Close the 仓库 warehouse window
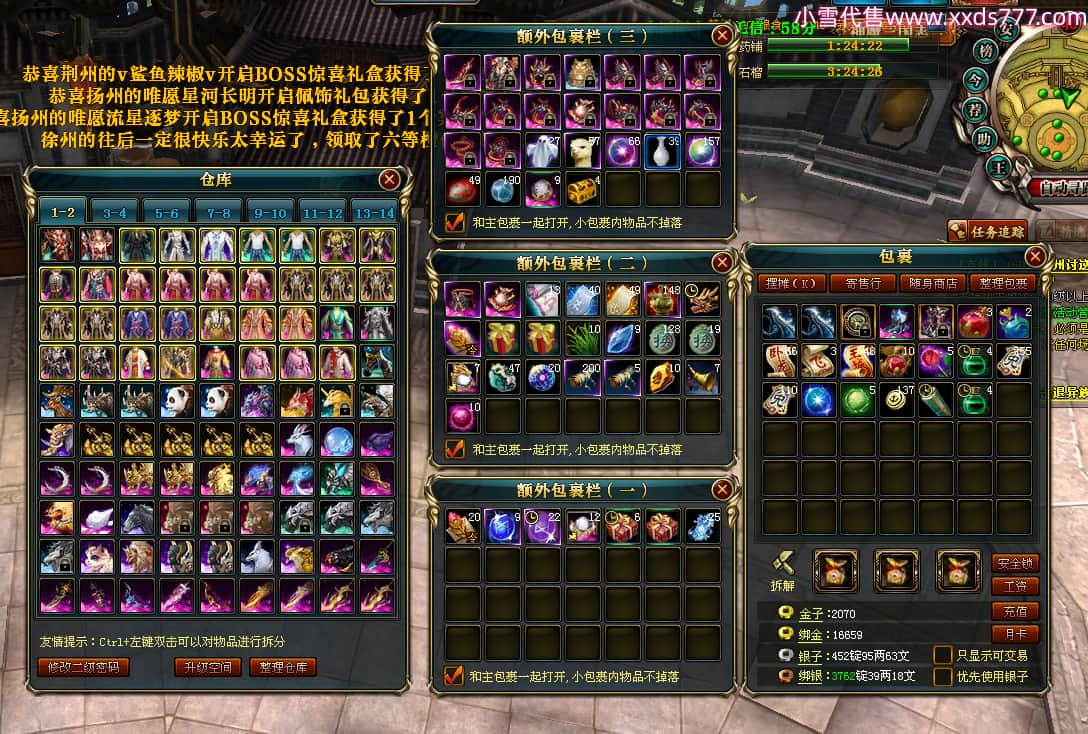The image size is (1088, 734). (x=390, y=179)
